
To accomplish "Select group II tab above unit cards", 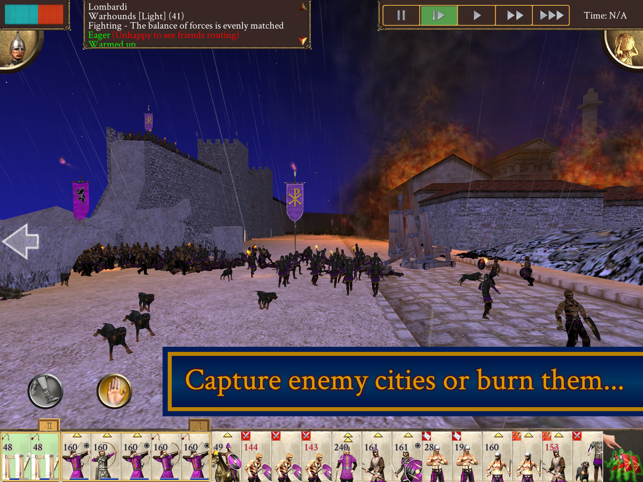I will tap(48, 425).
